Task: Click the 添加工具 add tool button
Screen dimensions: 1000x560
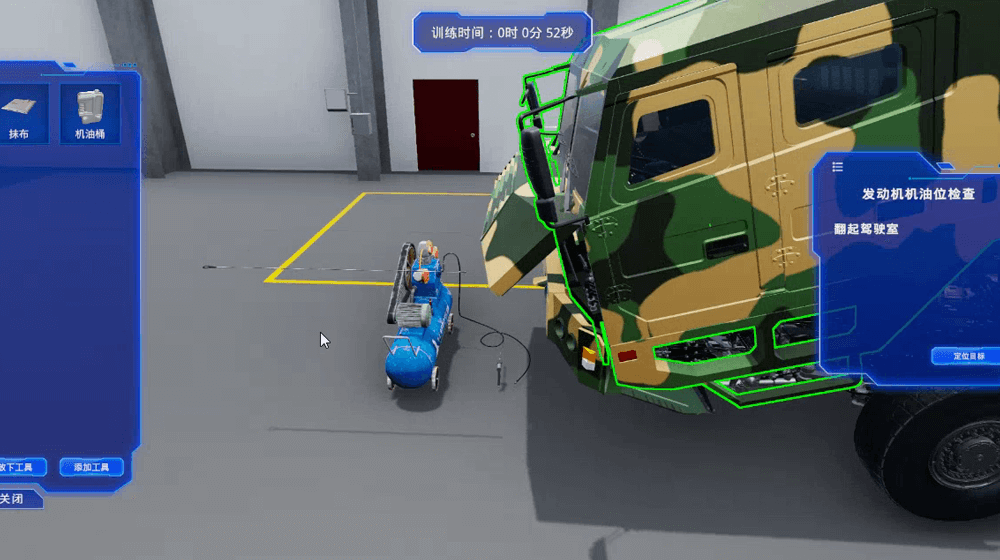Action: click(91, 467)
